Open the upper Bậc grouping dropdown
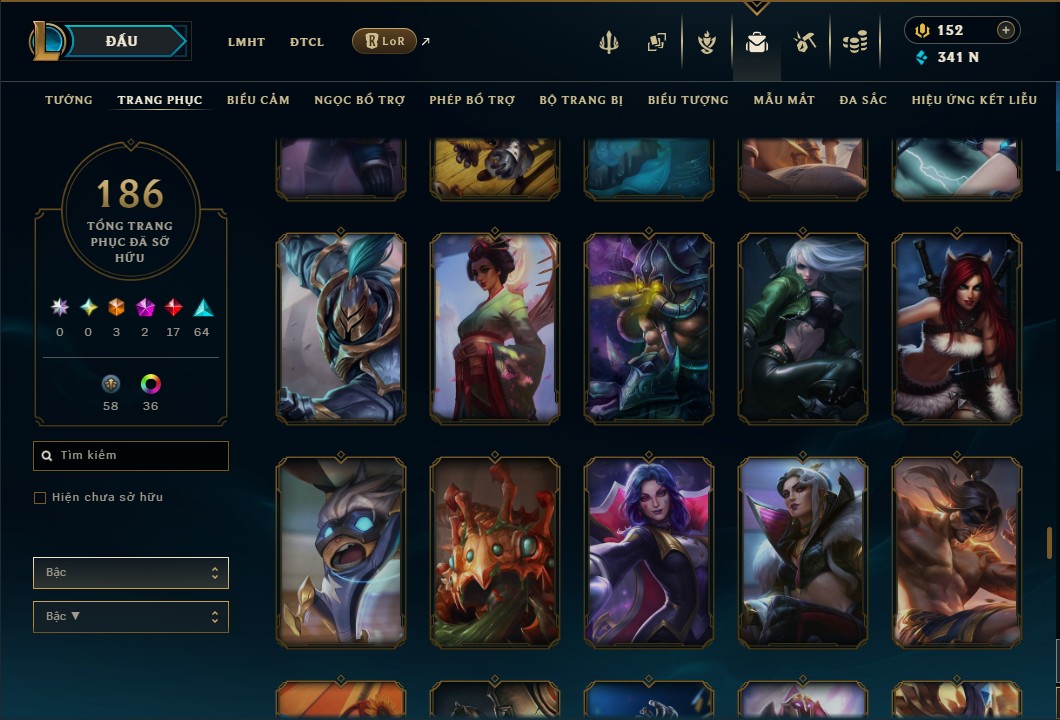The image size is (1060, 720). tap(131, 573)
